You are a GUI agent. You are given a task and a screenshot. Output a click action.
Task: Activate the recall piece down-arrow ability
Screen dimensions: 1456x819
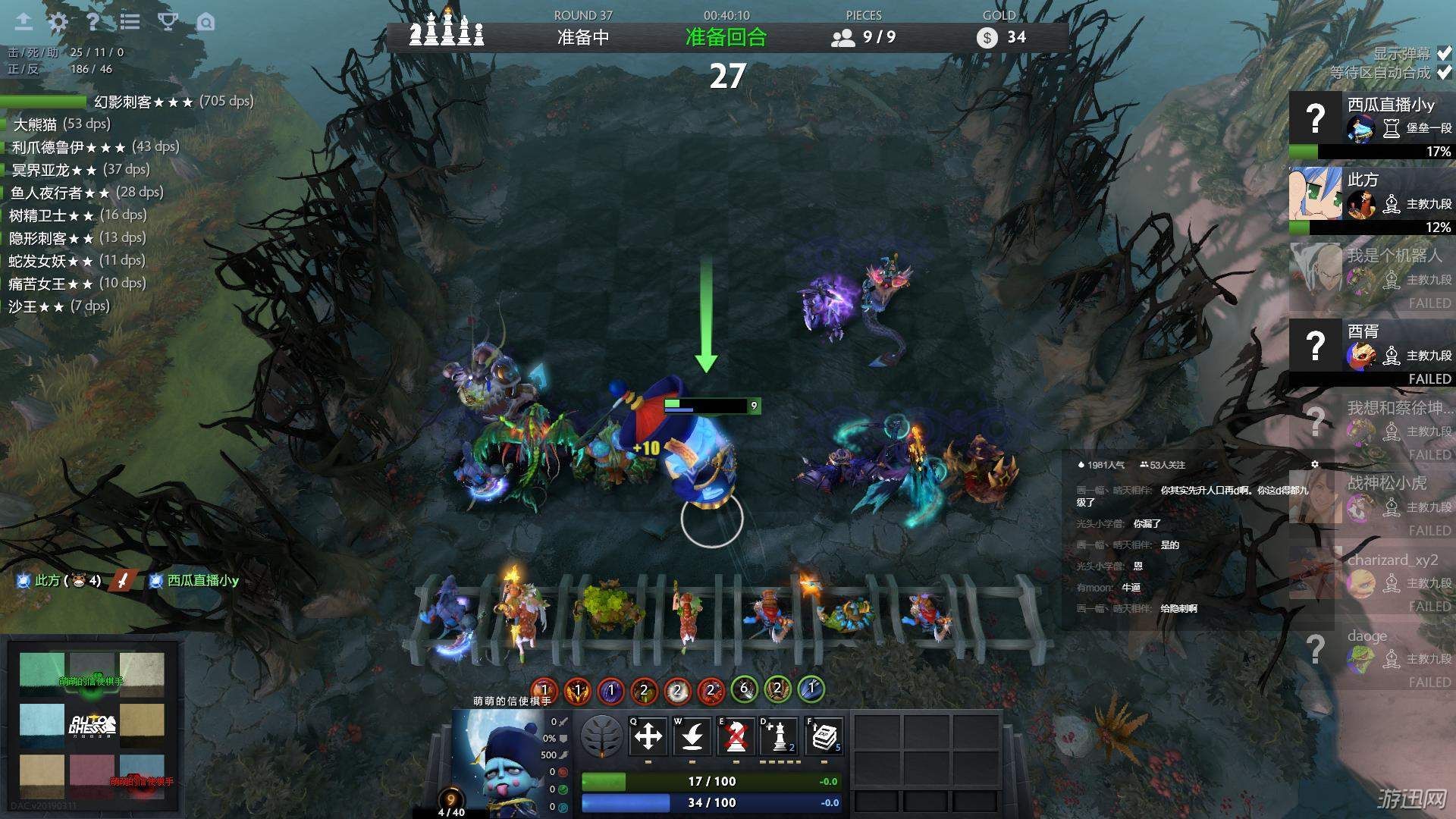point(692,736)
